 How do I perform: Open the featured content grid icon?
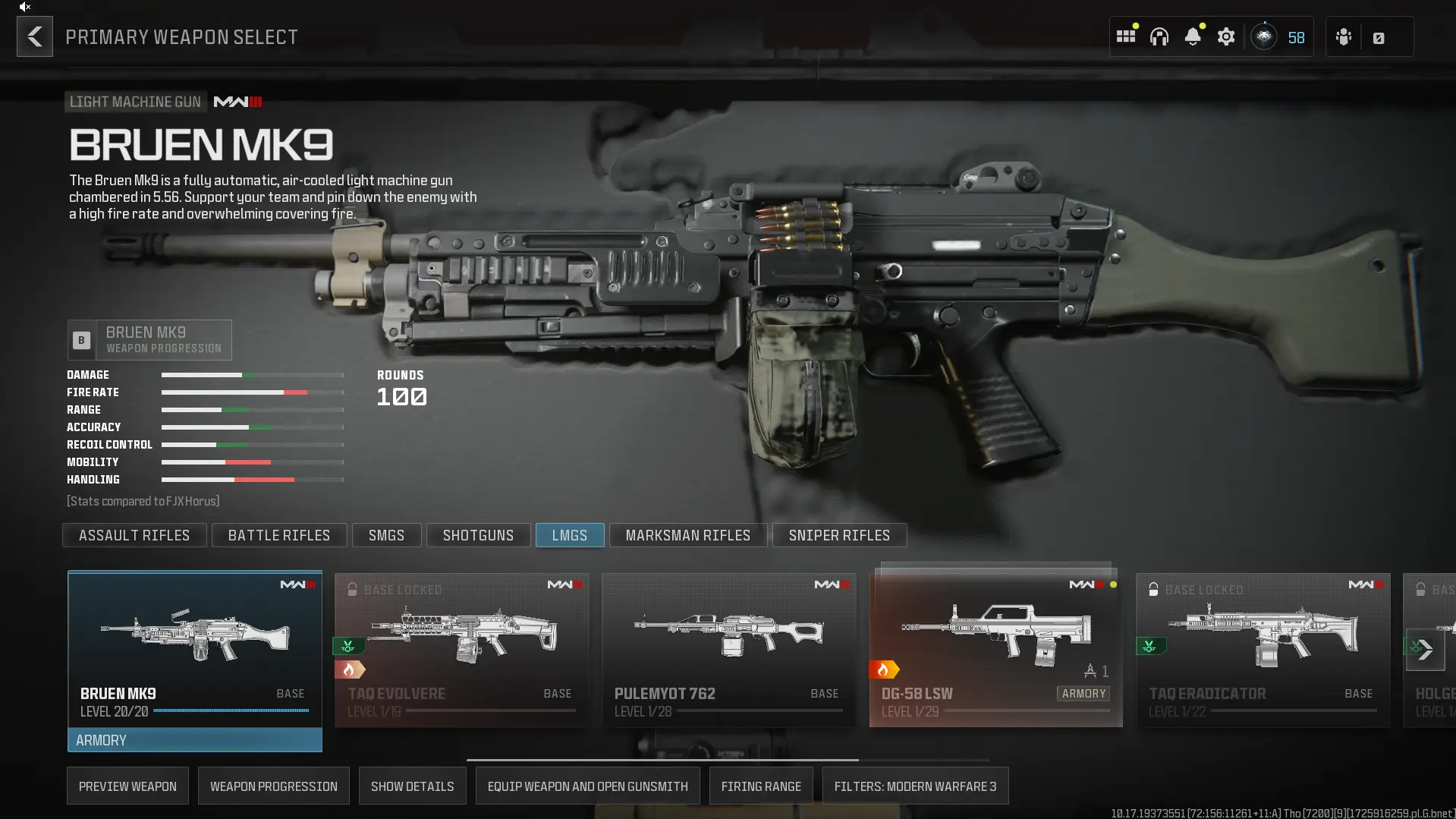coord(1126,36)
